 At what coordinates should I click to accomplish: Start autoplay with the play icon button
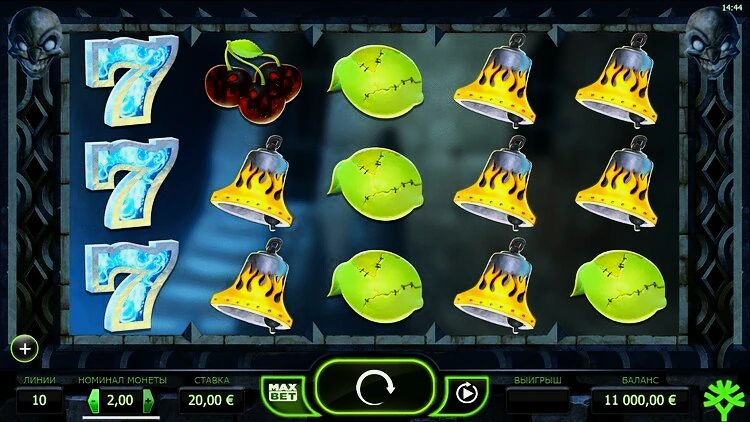click(466, 392)
